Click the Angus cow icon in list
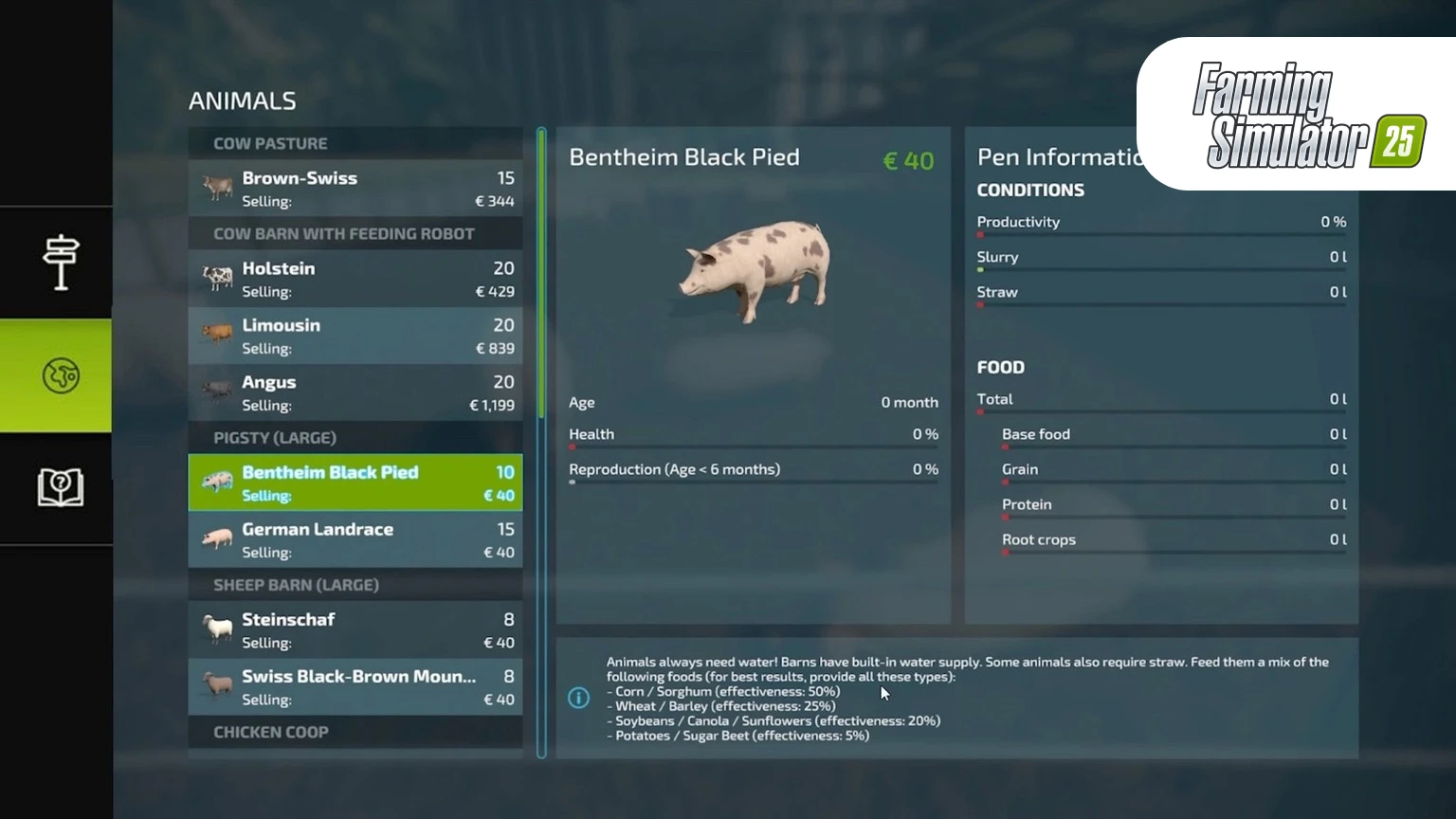This screenshot has width=1456, height=819. [216, 392]
